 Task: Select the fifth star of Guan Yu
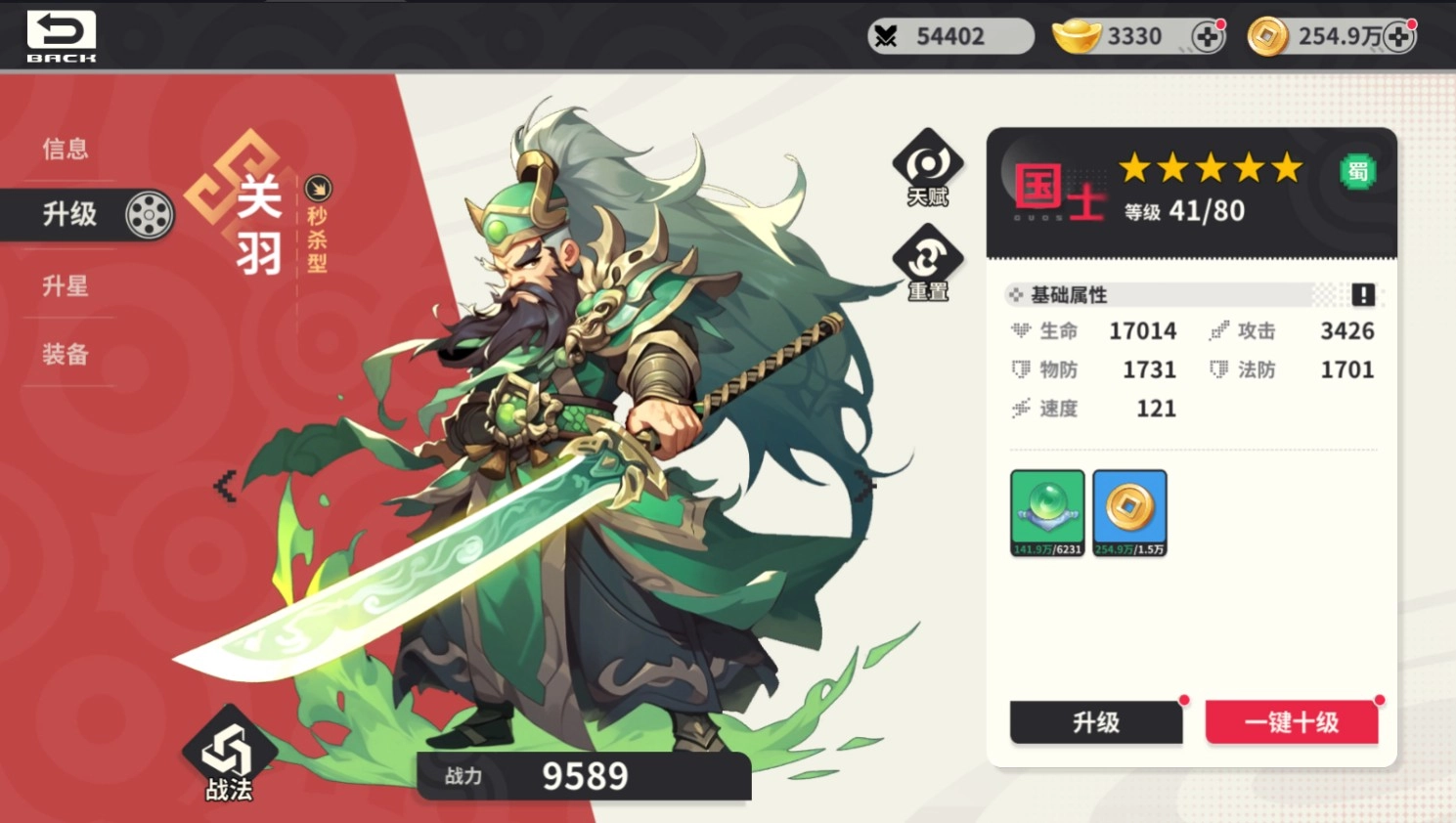click(1289, 169)
